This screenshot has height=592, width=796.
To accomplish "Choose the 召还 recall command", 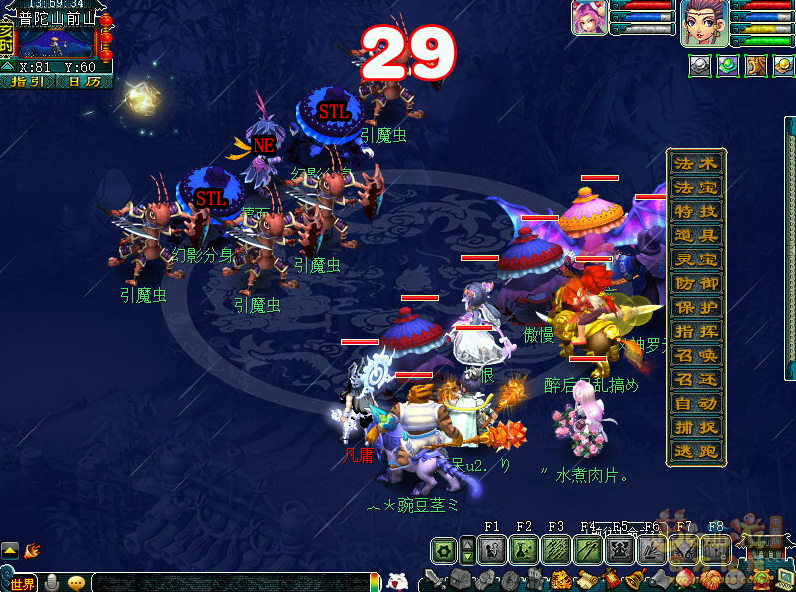I will tap(696, 379).
